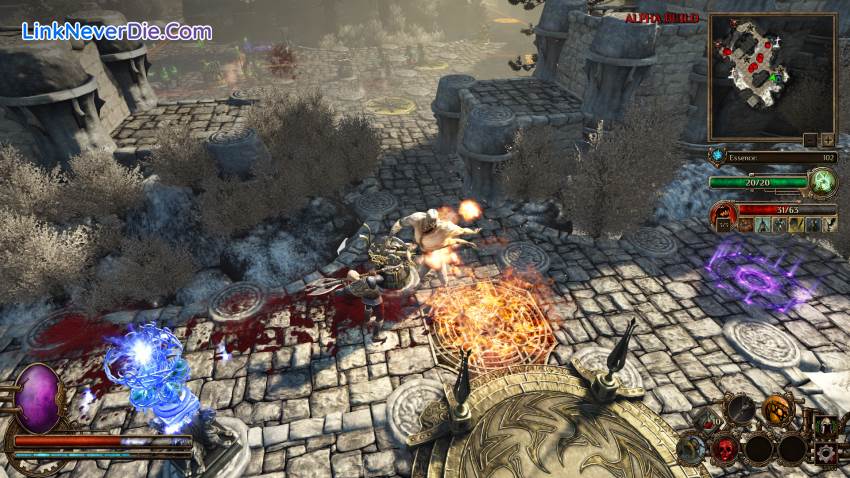The image size is (850, 478).
Task: Zoom out the minimap with minus button
Action: pyautogui.click(x=811, y=140)
